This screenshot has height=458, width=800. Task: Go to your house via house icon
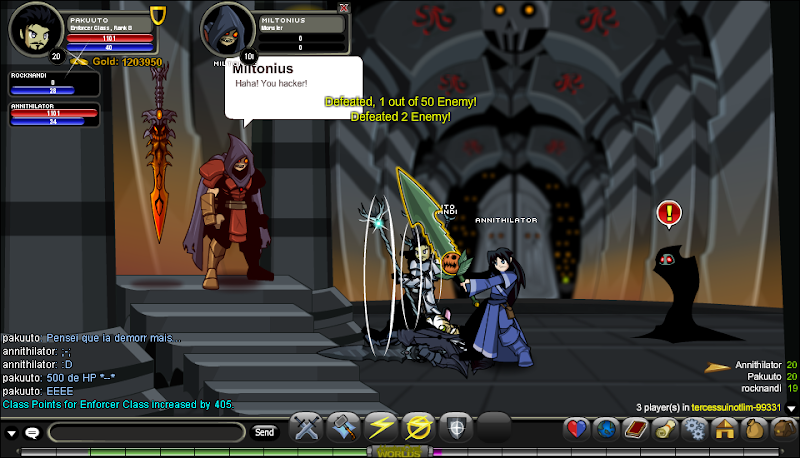click(x=723, y=429)
